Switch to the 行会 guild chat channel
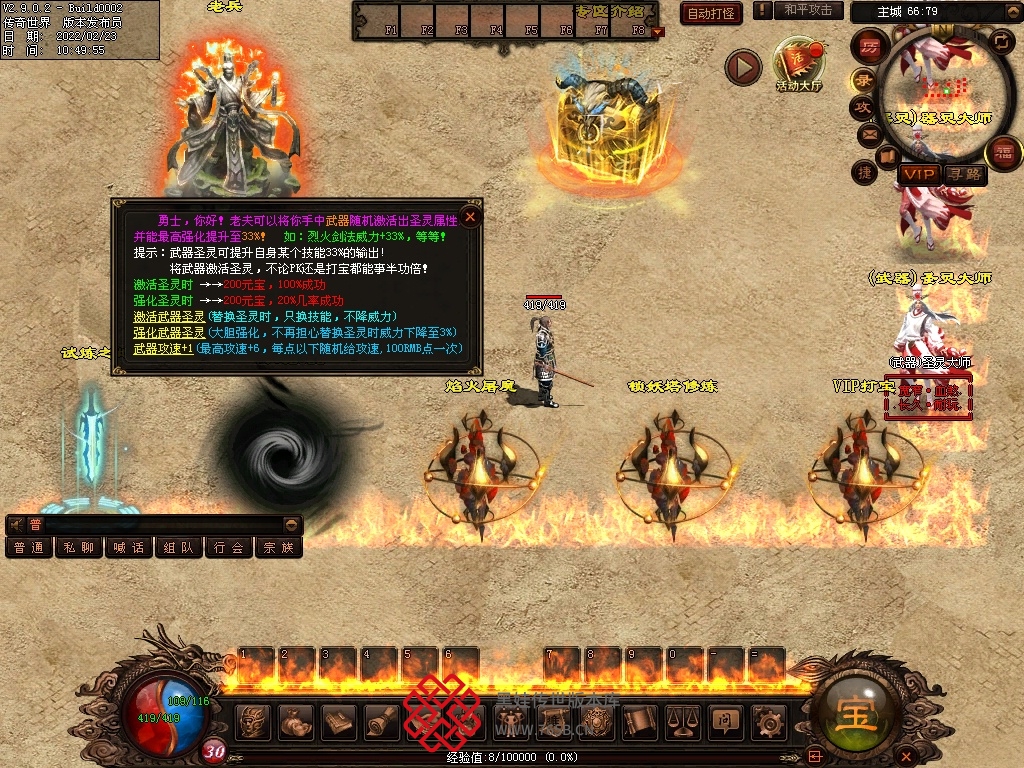This screenshot has height=768, width=1024. [229, 547]
